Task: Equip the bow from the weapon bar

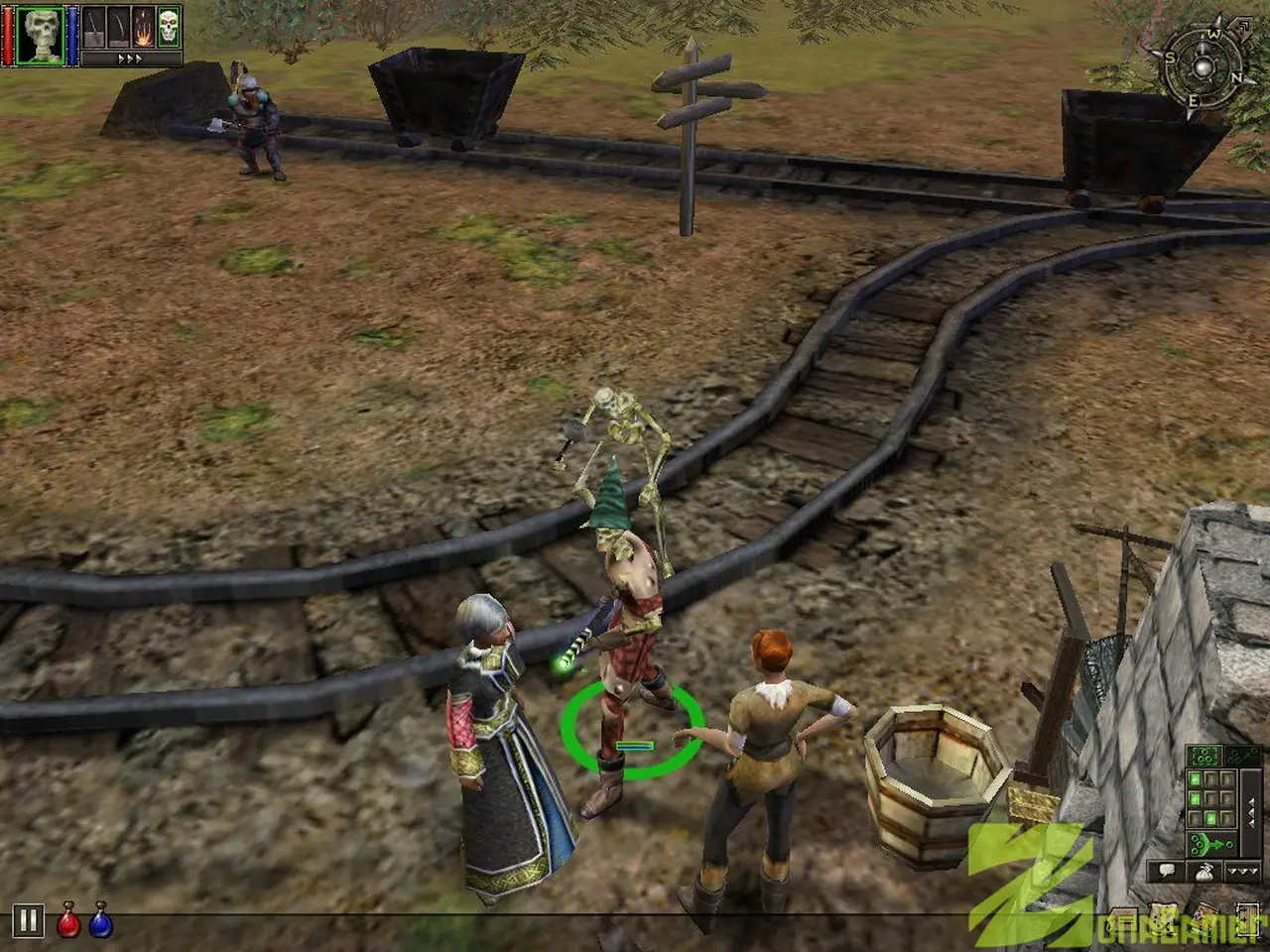Action: tap(117, 28)
